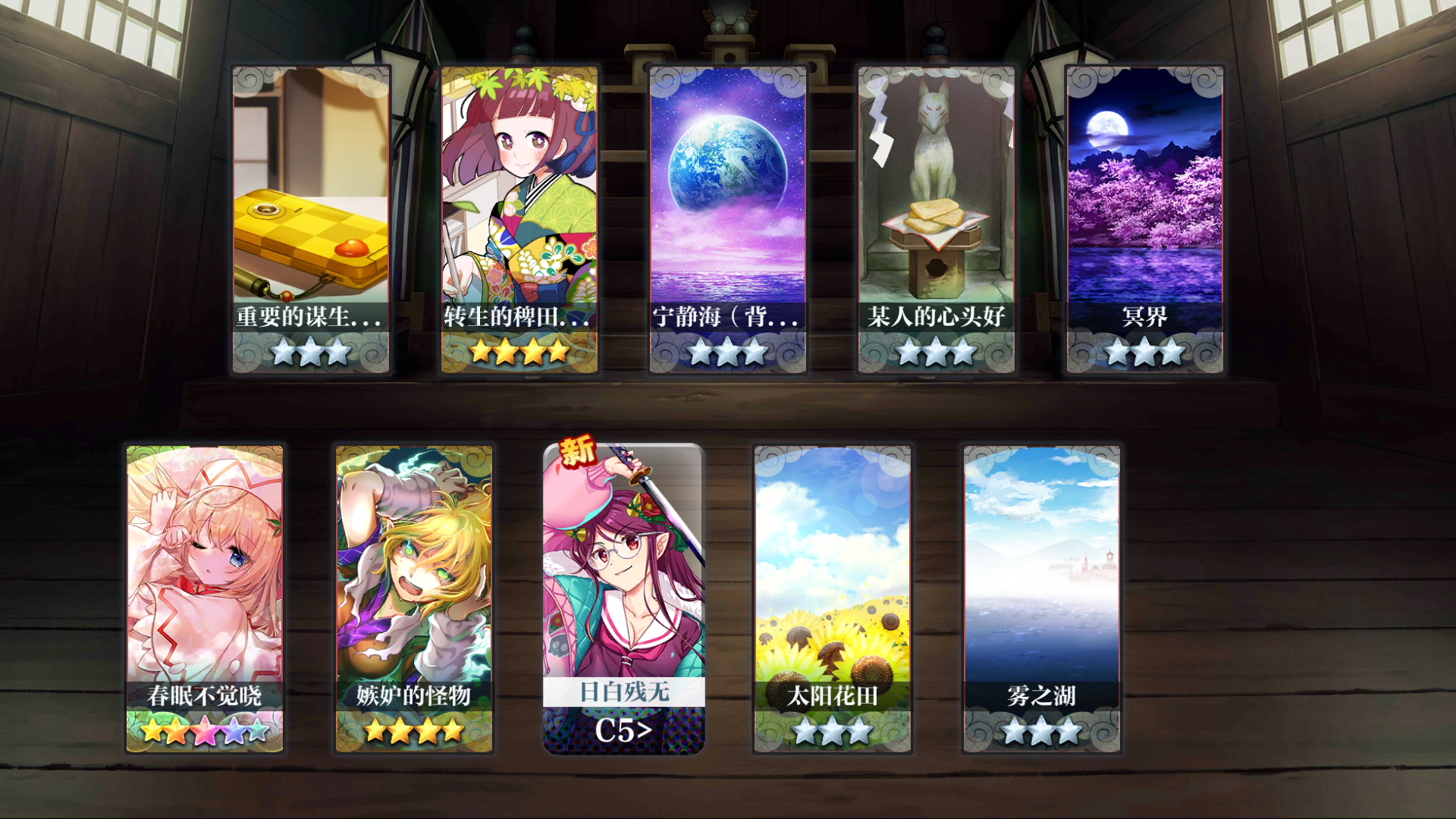Click the 宁静海（背... title text
This screenshot has height=819, width=1456.
click(726, 318)
